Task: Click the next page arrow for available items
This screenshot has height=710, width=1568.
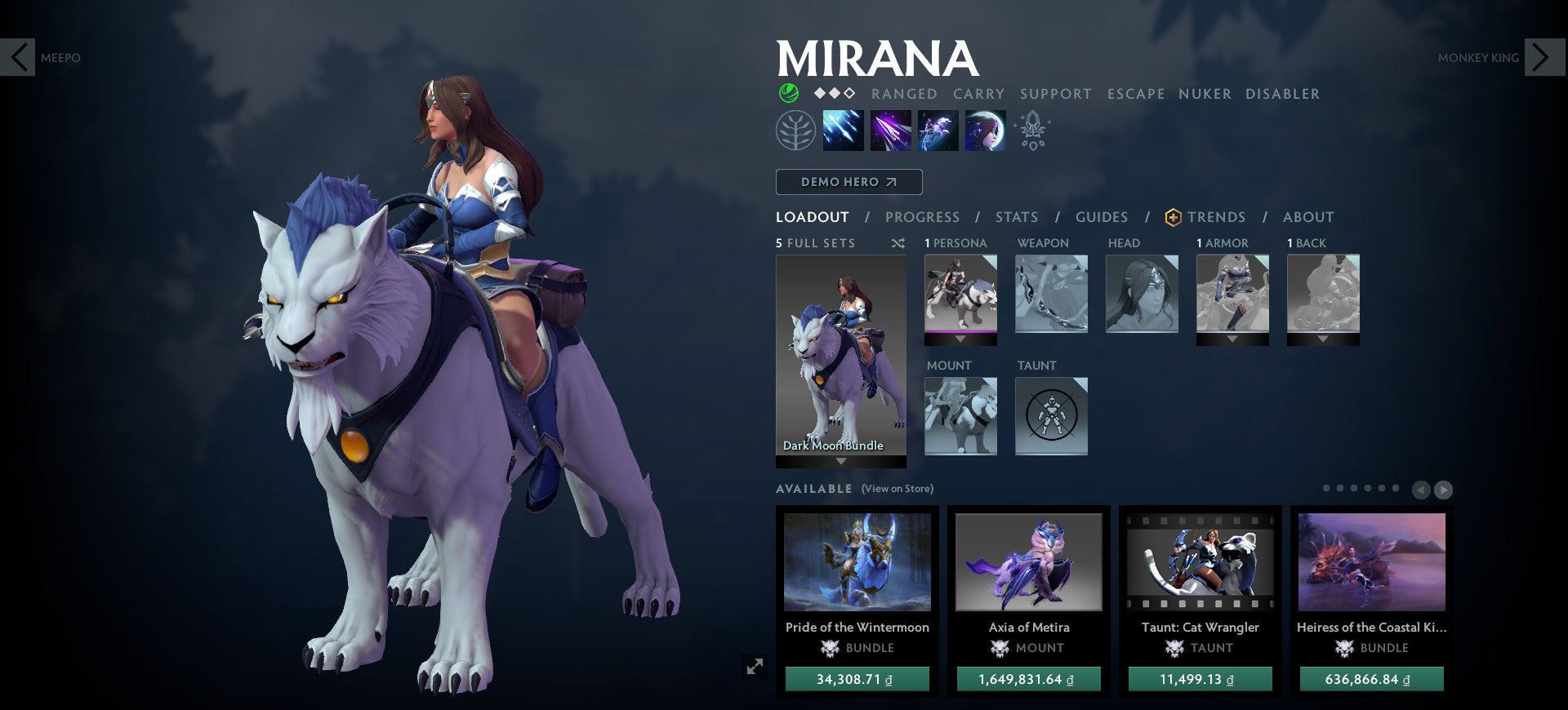Action: pyautogui.click(x=1444, y=490)
